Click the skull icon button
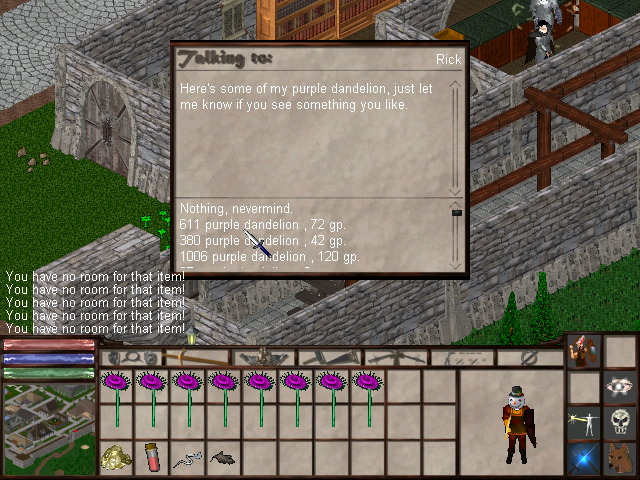 click(620, 421)
